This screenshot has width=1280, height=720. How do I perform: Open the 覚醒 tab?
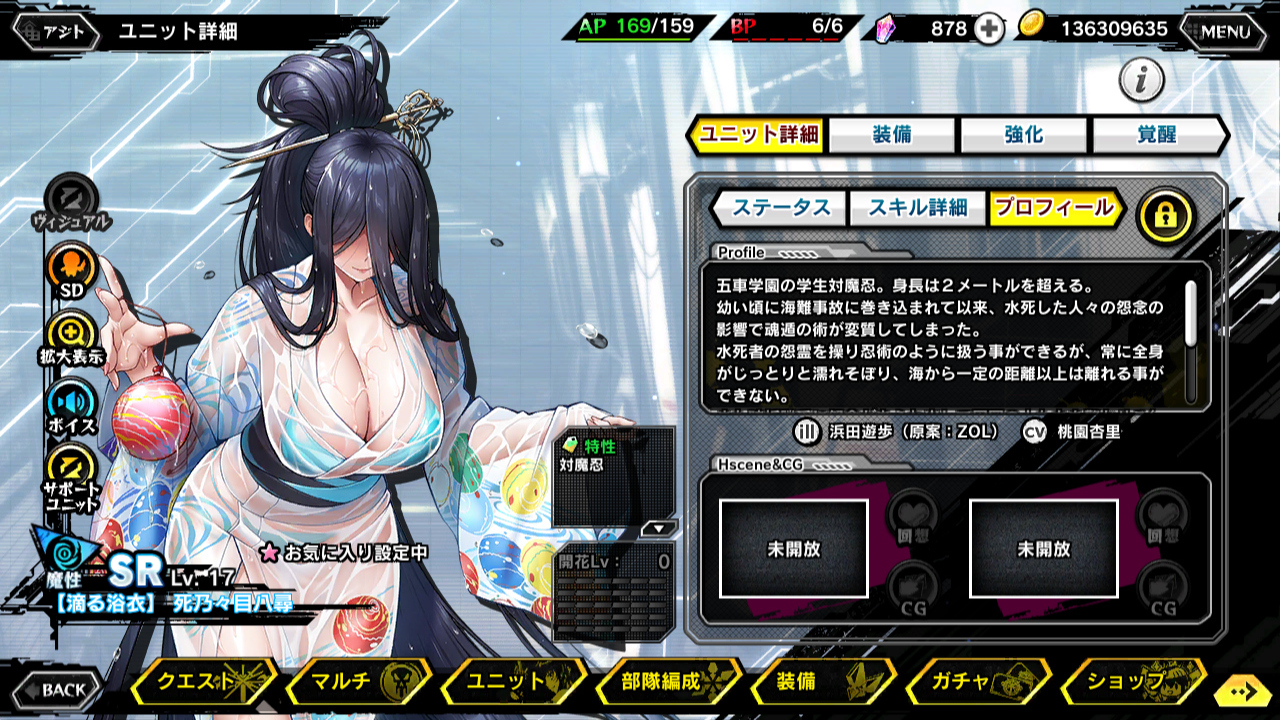[1157, 135]
